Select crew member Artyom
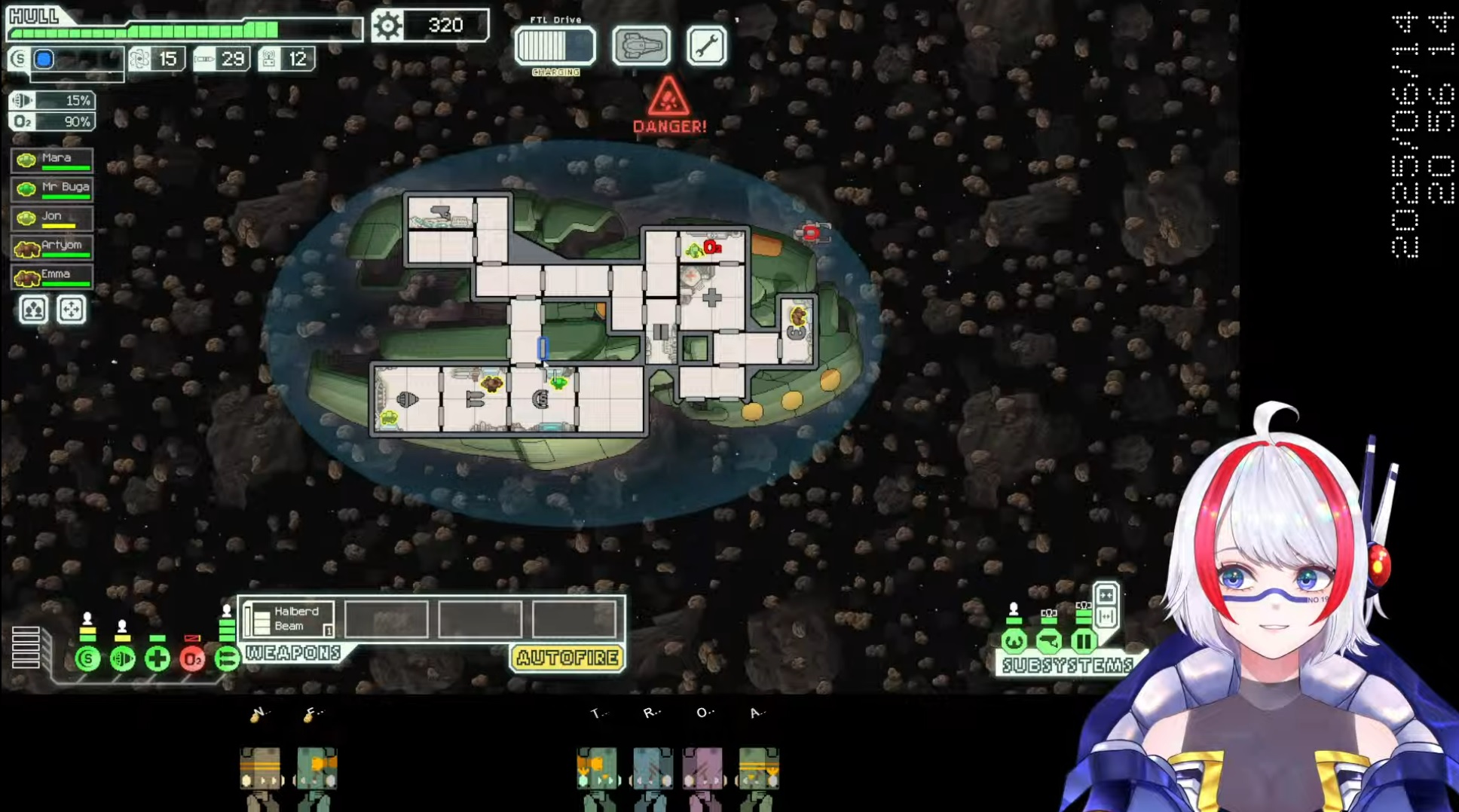 (x=52, y=246)
